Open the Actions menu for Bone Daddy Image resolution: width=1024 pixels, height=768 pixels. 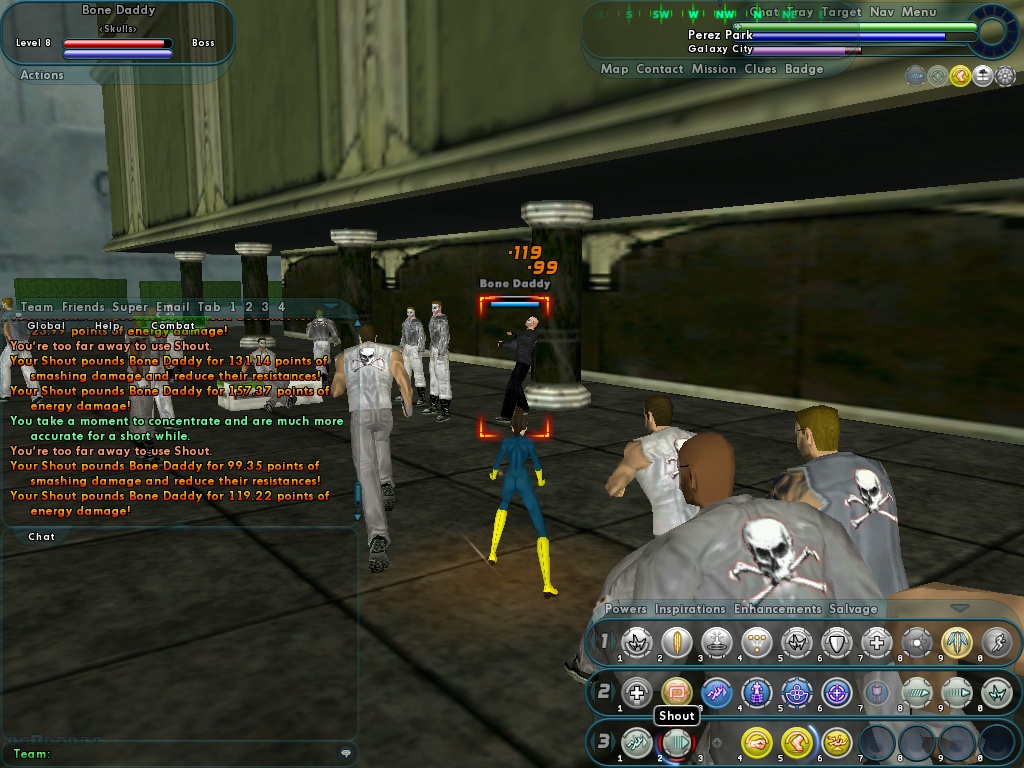pos(41,75)
